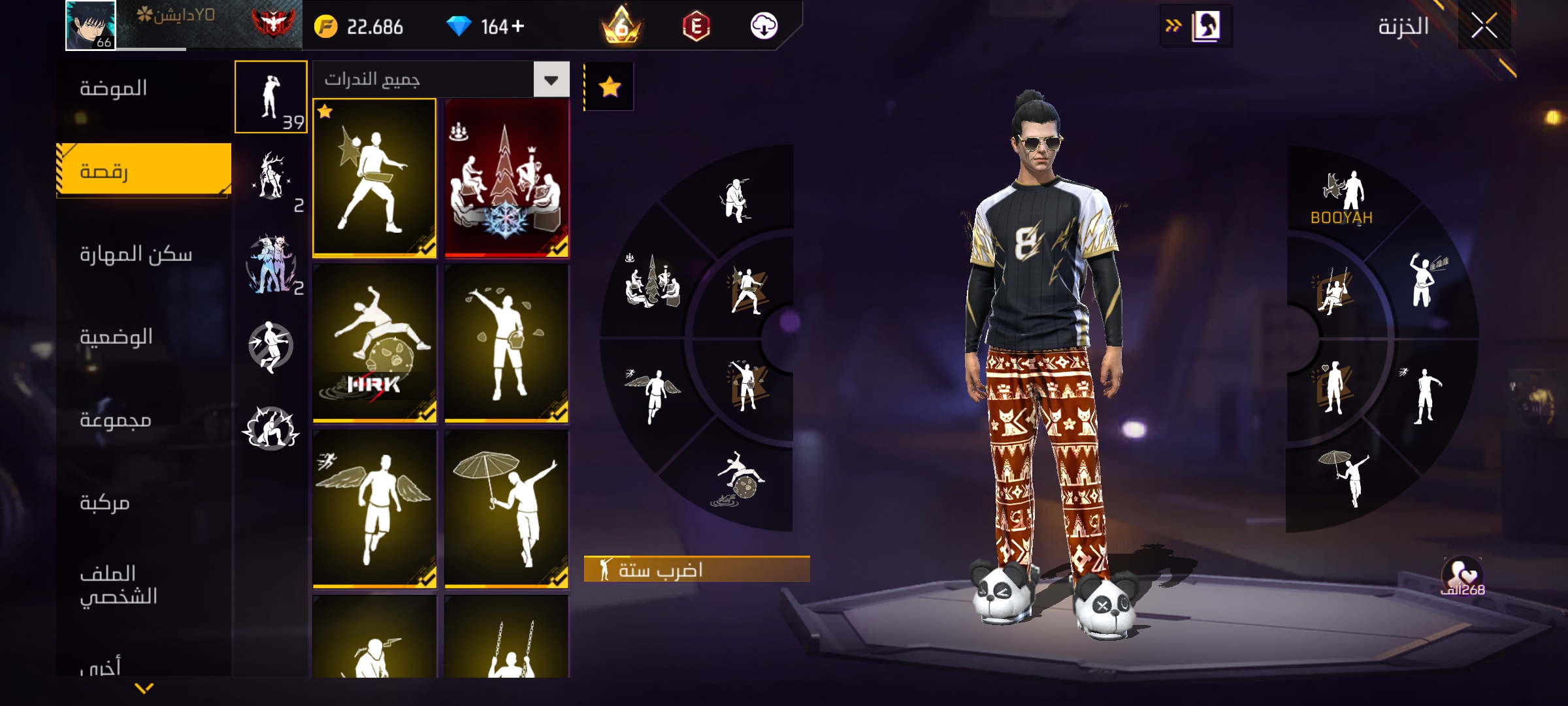Open the rarity filter dropdown جميع الندرات

[x=551, y=80]
